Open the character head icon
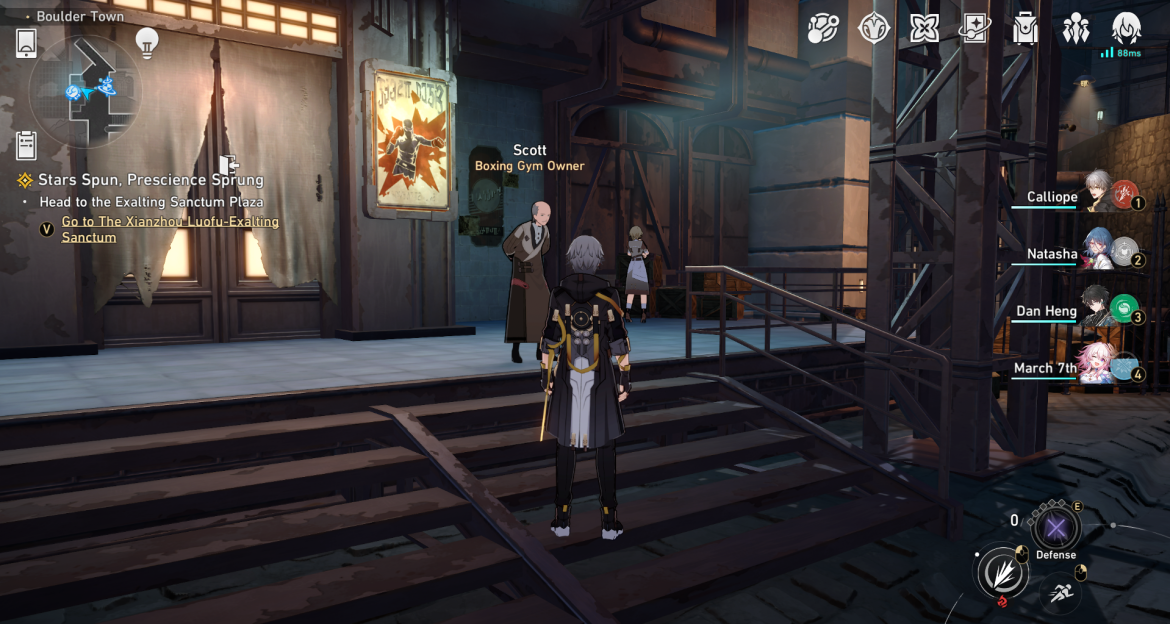Image resolution: width=1170 pixels, height=624 pixels. pyautogui.click(x=1127, y=28)
